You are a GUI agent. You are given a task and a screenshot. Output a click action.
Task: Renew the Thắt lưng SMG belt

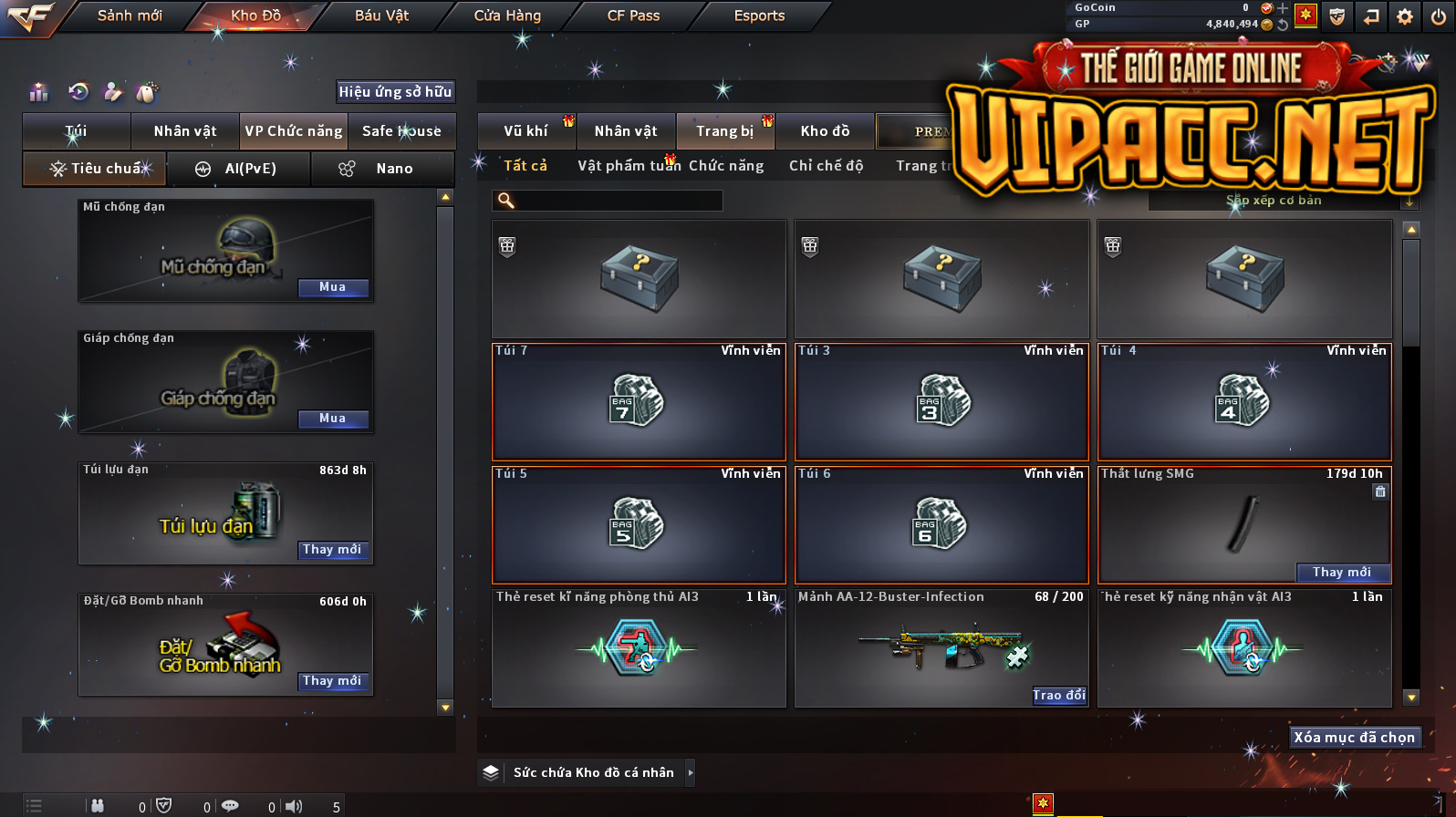[1341, 573]
